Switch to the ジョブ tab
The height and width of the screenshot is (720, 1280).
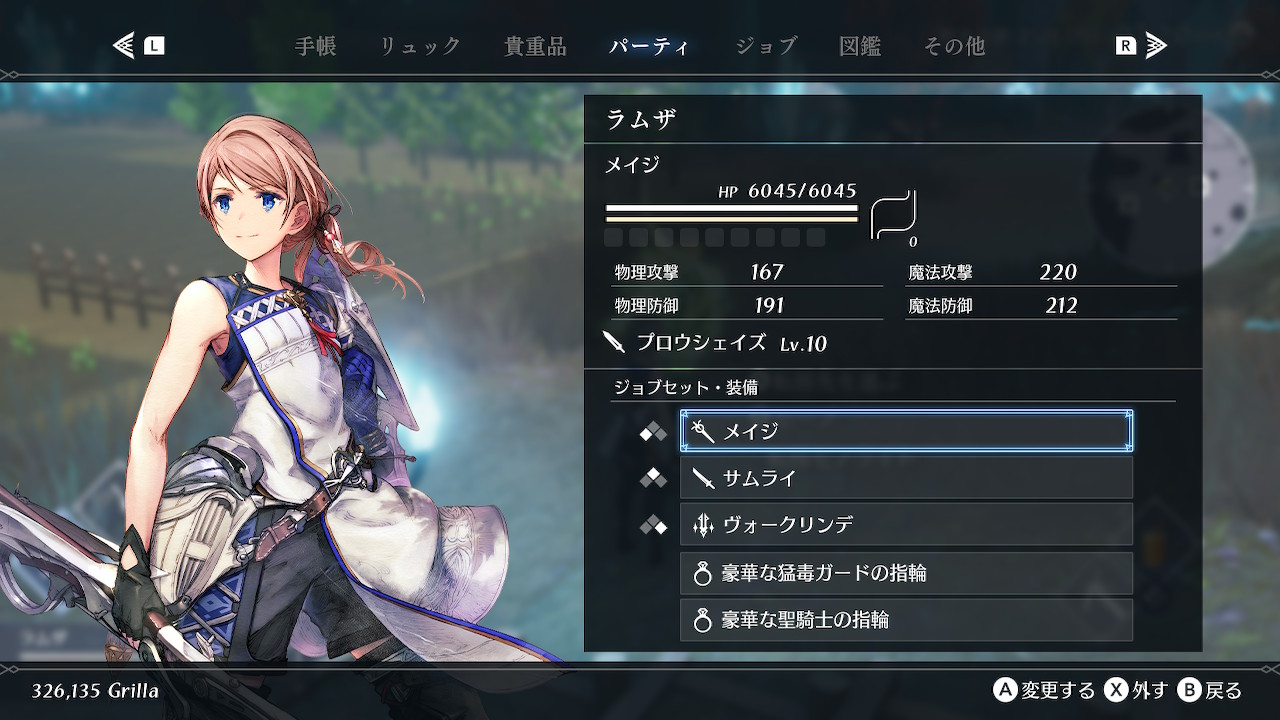(766, 46)
